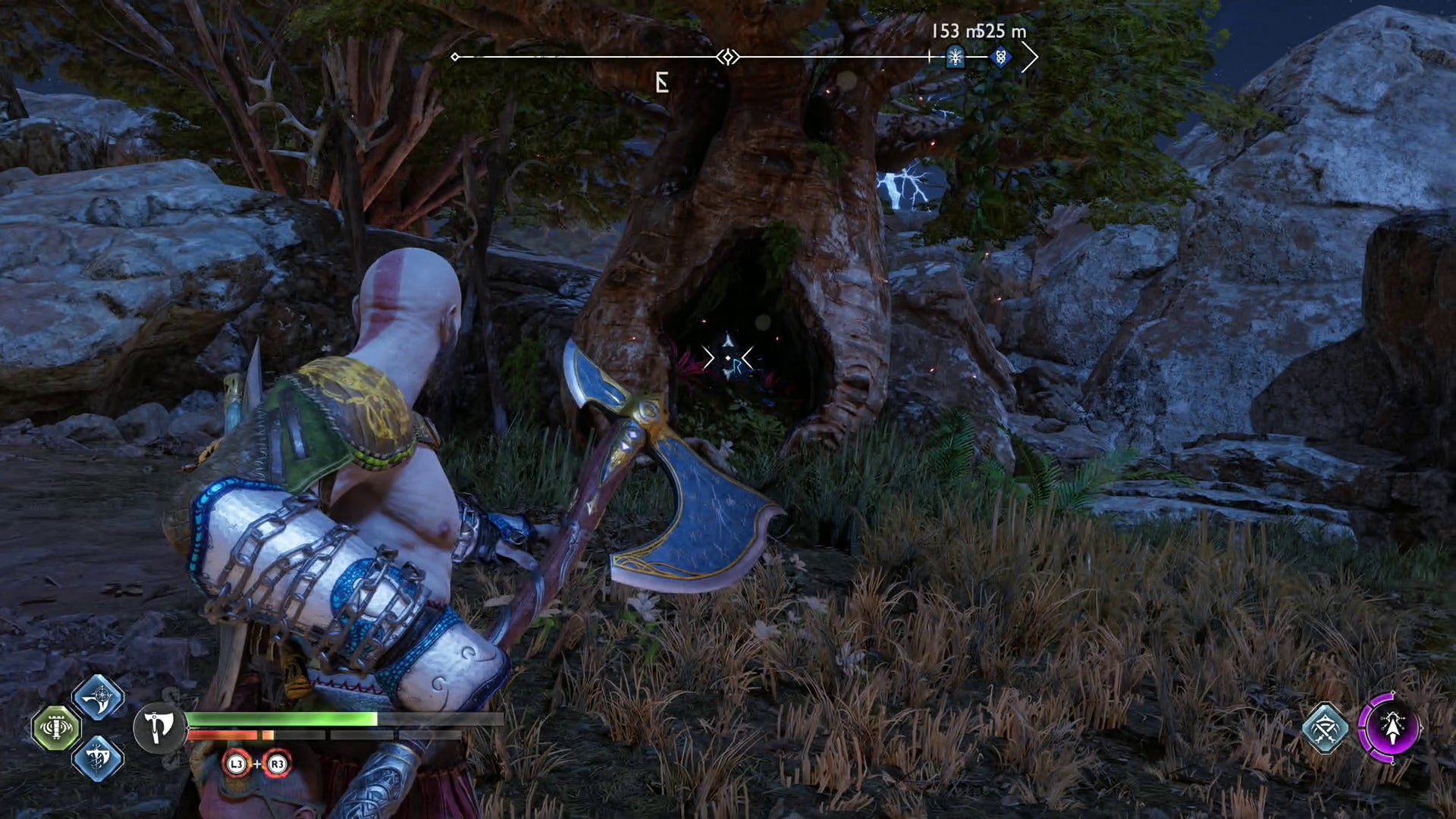
Task: Select the green shield runic icon
Action: pyautogui.click(x=56, y=728)
